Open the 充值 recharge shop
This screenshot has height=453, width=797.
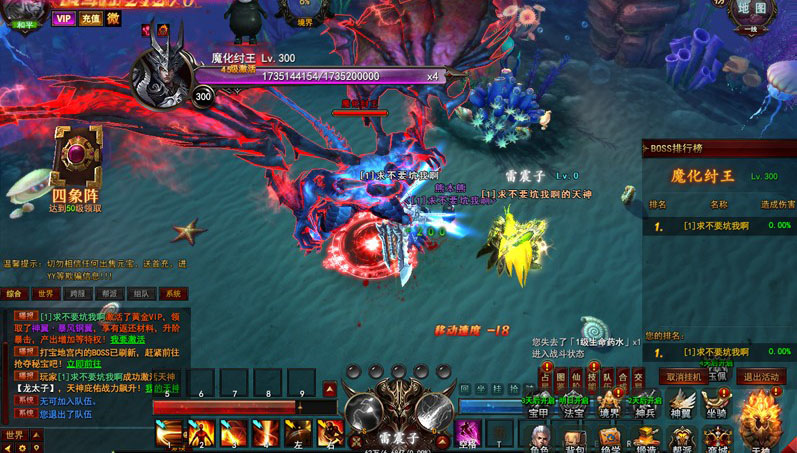tap(90, 18)
